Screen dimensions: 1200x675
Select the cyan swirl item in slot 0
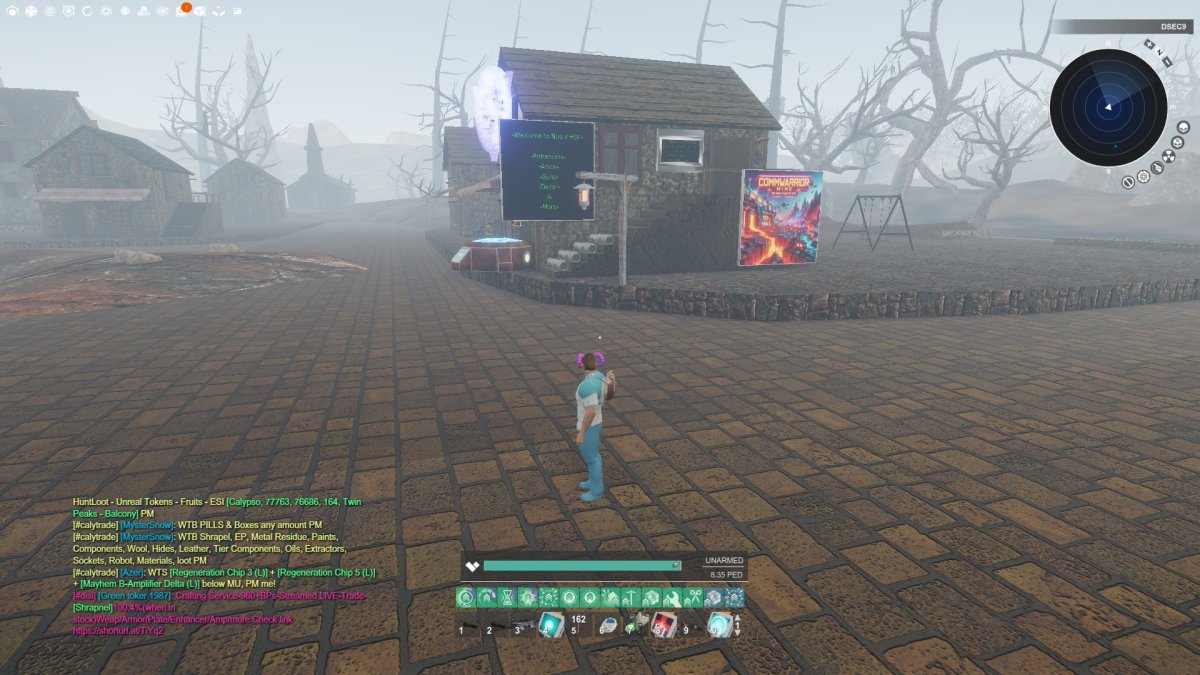pyautogui.click(x=717, y=625)
